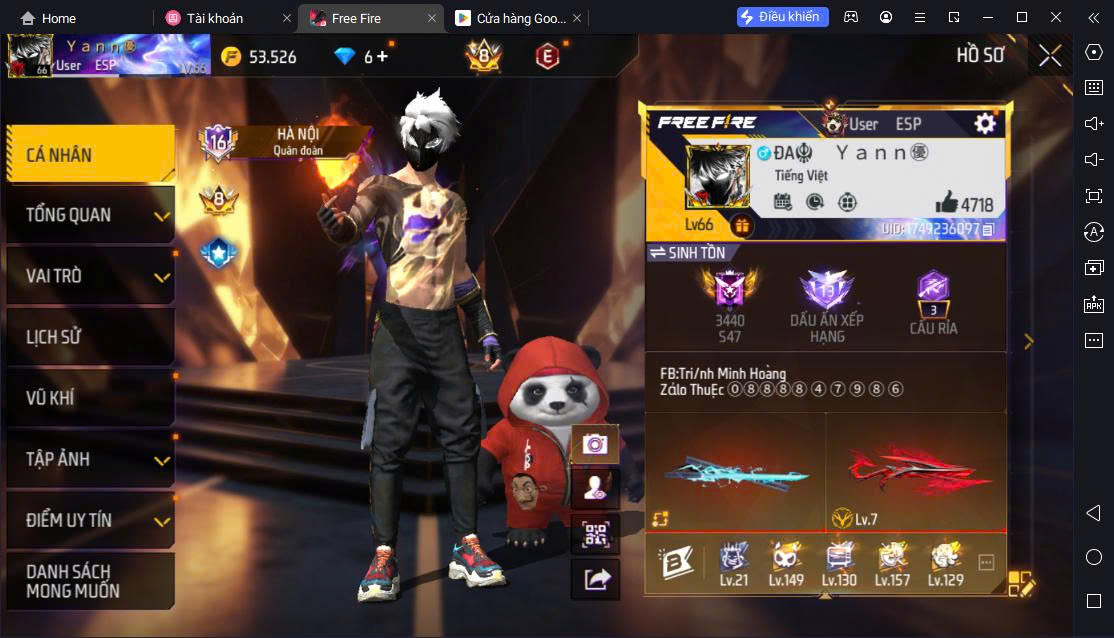Edit the profile showcase layout
This screenshot has height=638, width=1114.
coord(1021,584)
